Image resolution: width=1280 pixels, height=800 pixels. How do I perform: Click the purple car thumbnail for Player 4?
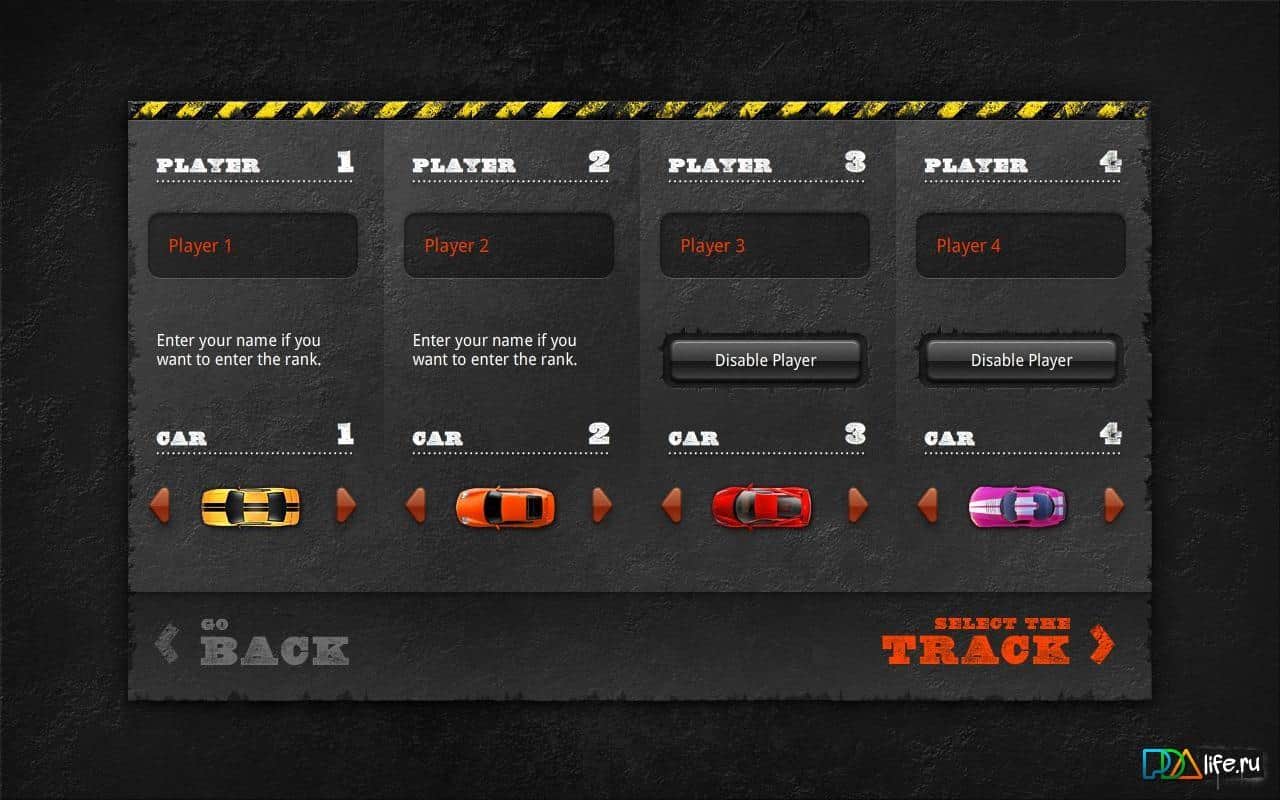pos(1020,507)
